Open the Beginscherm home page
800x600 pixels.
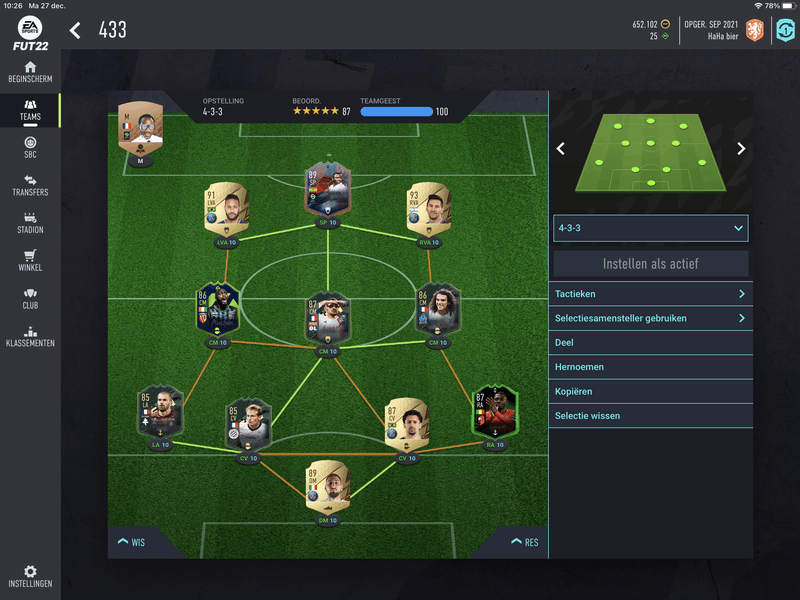(x=30, y=72)
